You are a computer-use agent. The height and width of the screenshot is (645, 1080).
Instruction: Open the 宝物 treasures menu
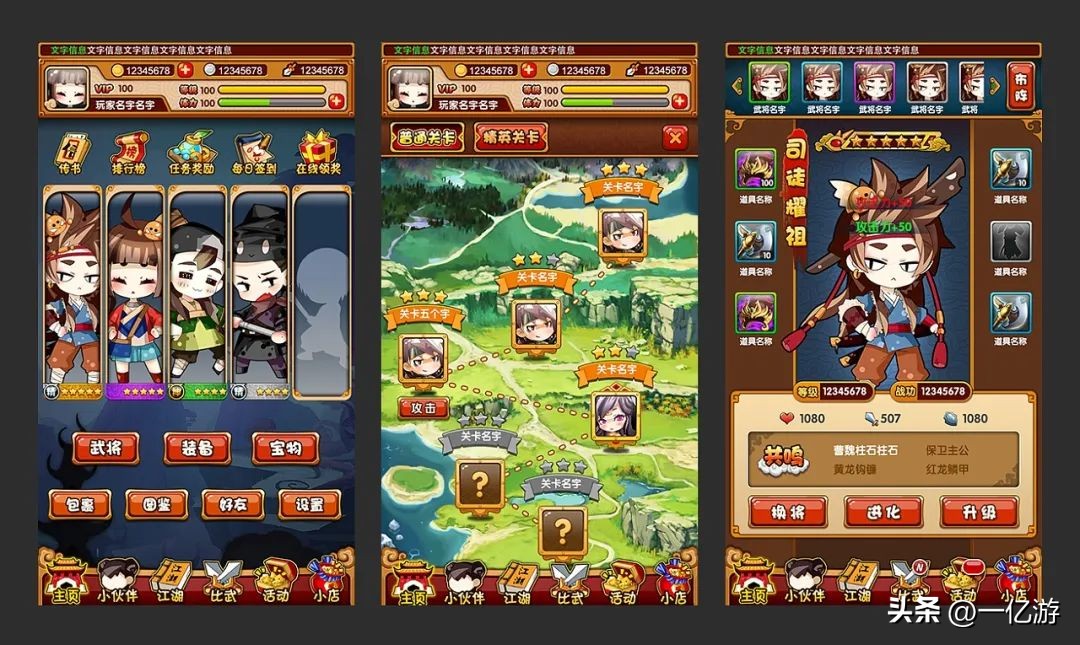285,449
